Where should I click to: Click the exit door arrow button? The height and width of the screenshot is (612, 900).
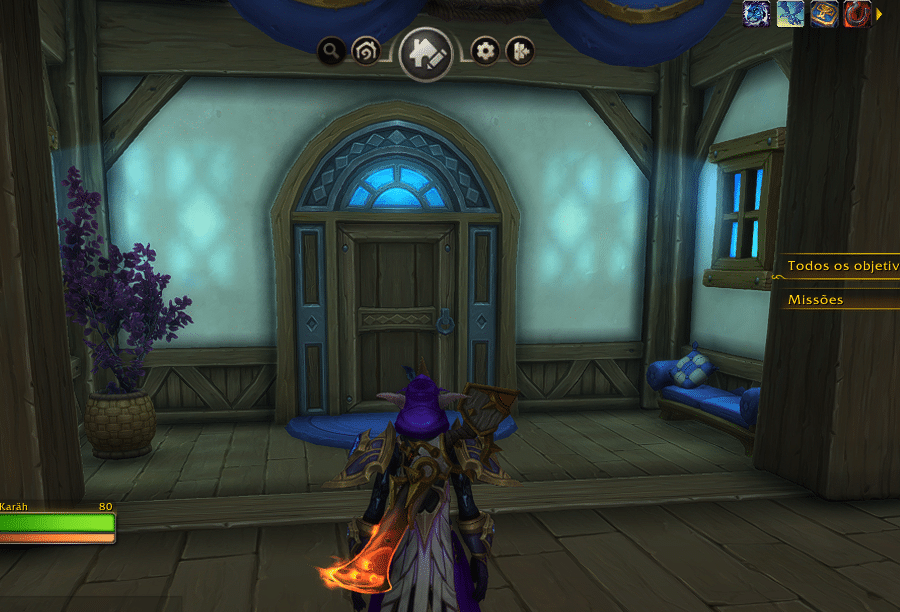tap(519, 50)
